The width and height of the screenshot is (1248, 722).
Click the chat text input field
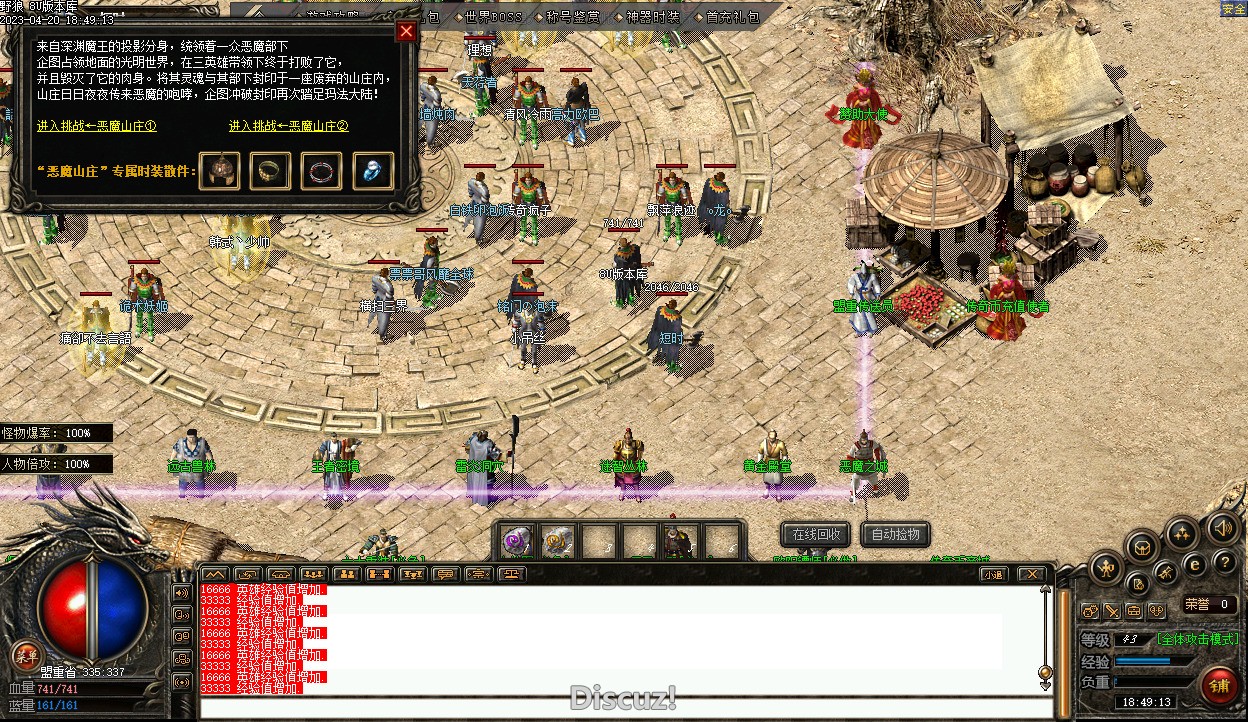click(x=620, y=708)
